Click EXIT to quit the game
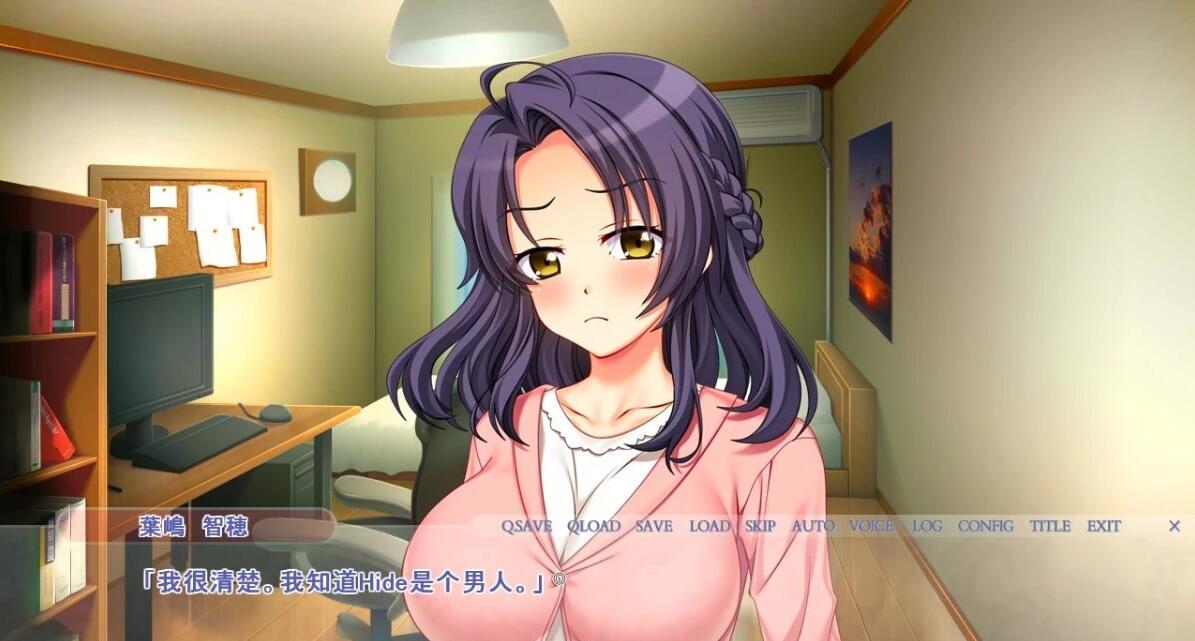Image resolution: width=1195 pixels, height=641 pixels. 1104,526
